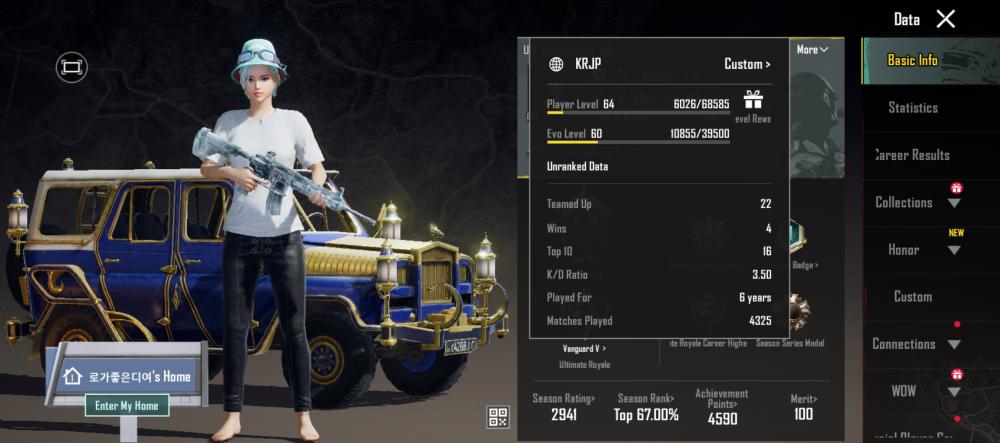Open the QR code icon
Image resolution: width=1000 pixels, height=443 pixels.
coord(498,417)
